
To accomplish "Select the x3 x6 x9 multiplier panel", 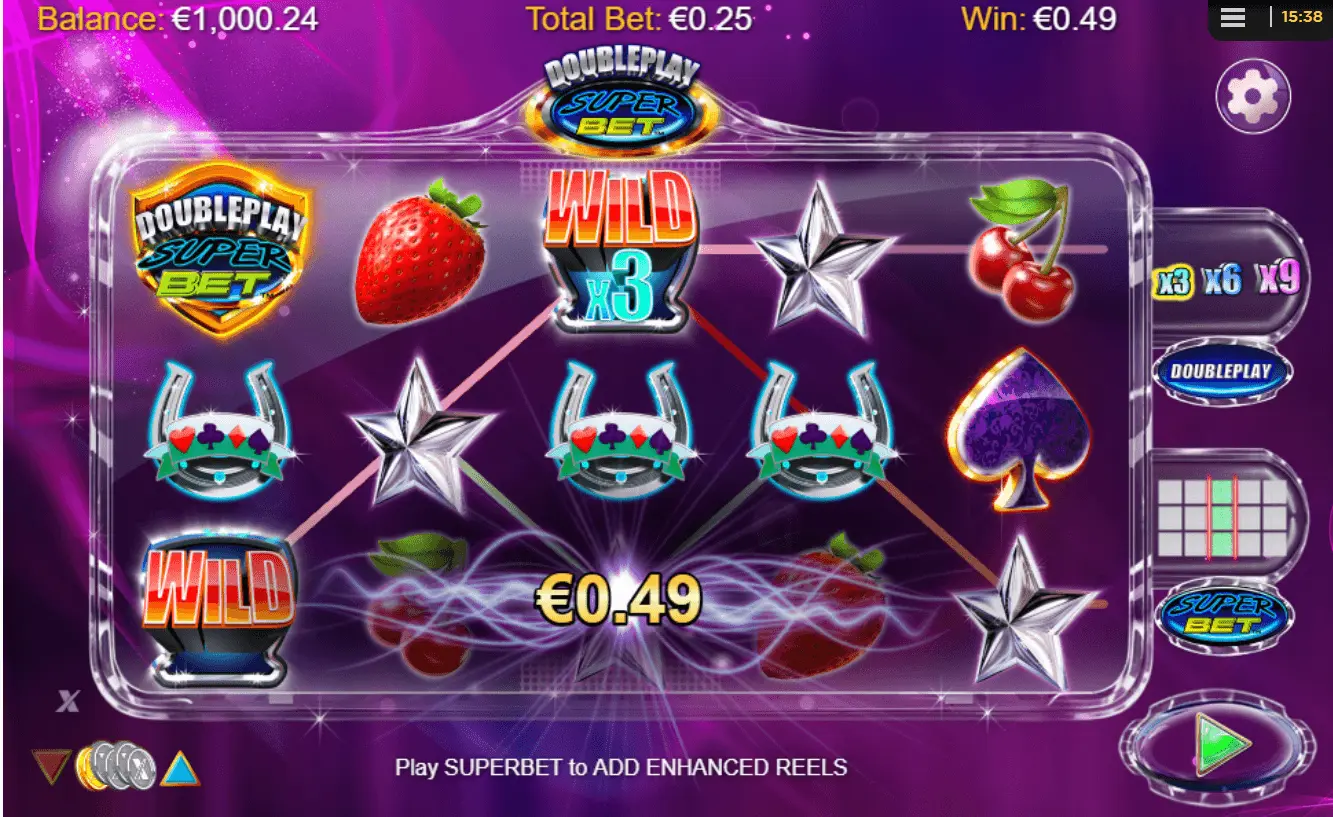I will pyautogui.click(x=1227, y=281).
